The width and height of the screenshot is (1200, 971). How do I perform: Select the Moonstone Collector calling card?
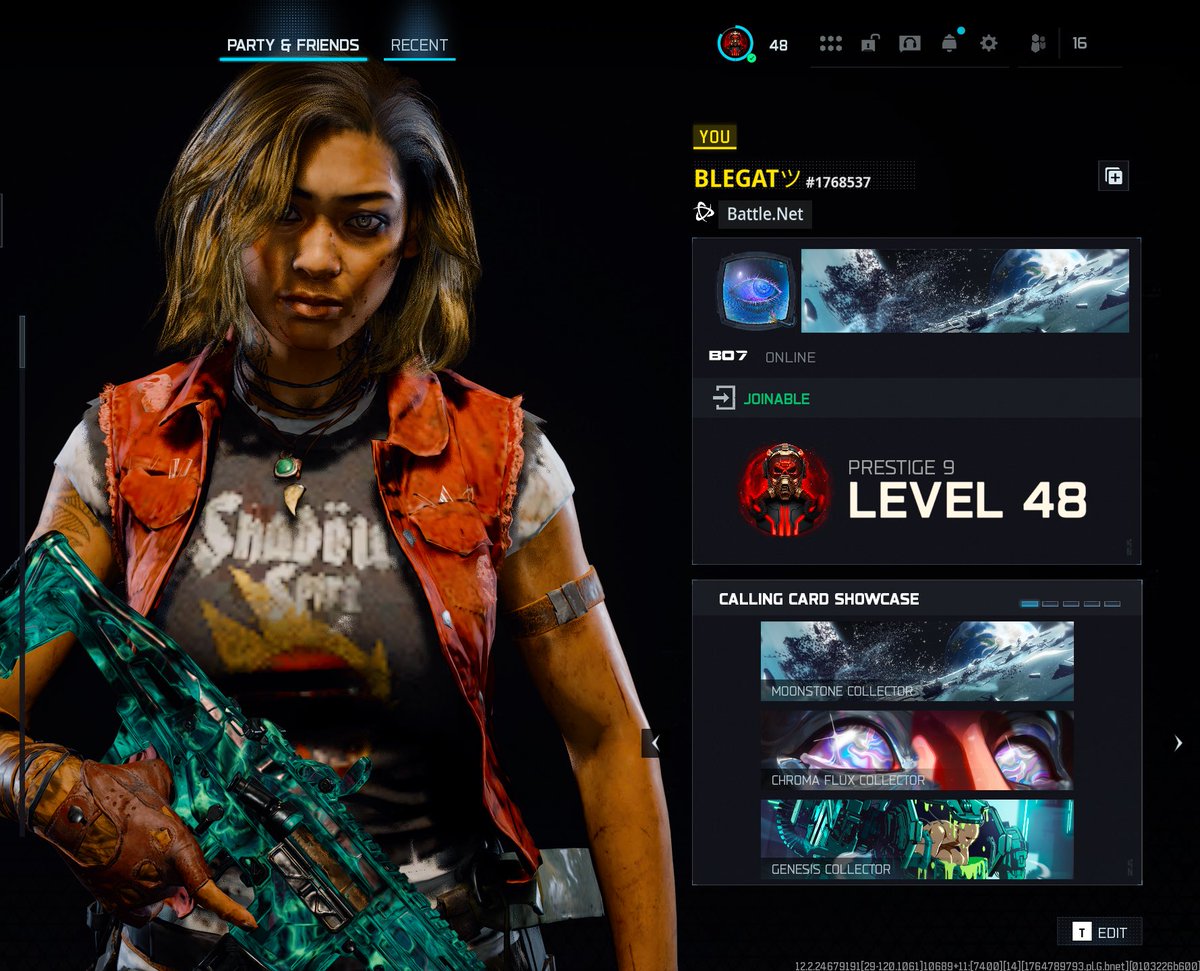(917, 661)
